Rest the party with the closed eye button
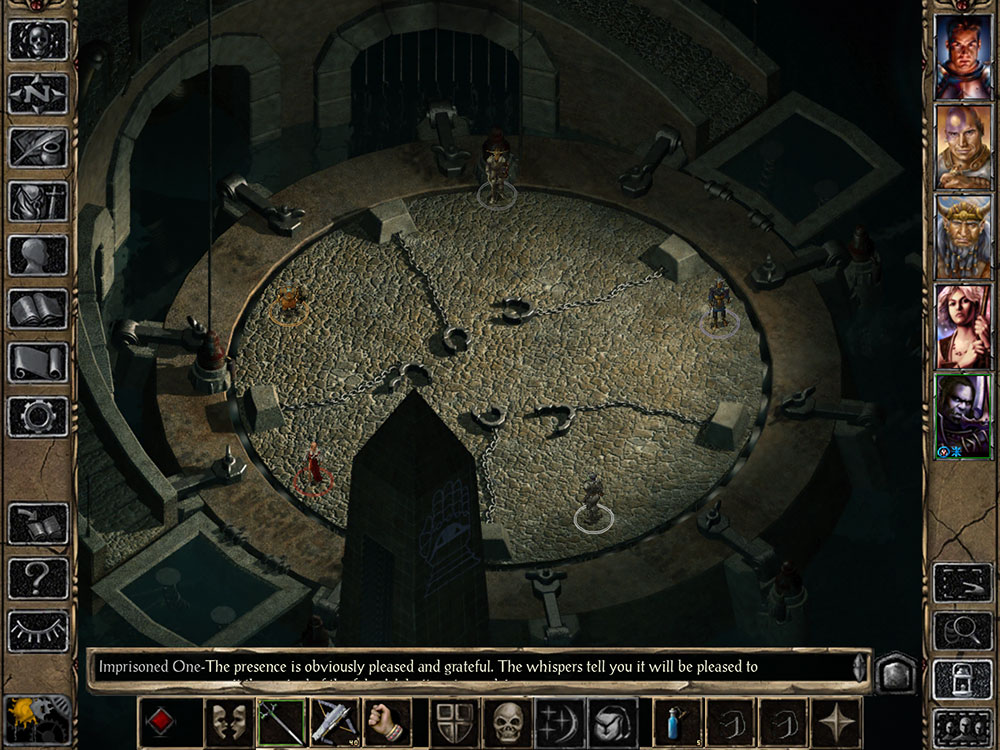This screenshot has width=1000, height=750. (x=38, y=632)
